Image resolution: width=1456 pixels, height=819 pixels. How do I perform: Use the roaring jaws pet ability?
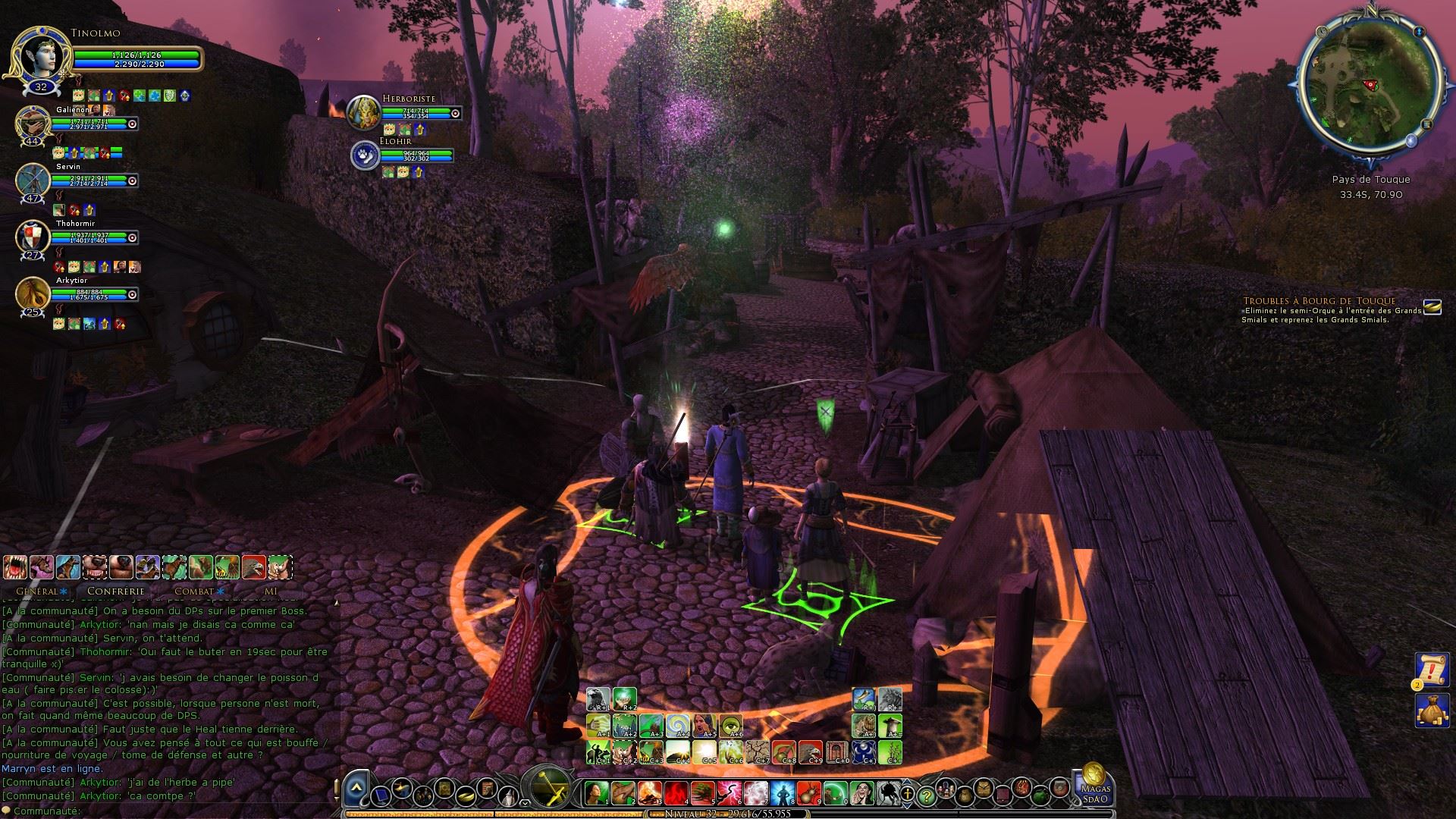[16, 567]
